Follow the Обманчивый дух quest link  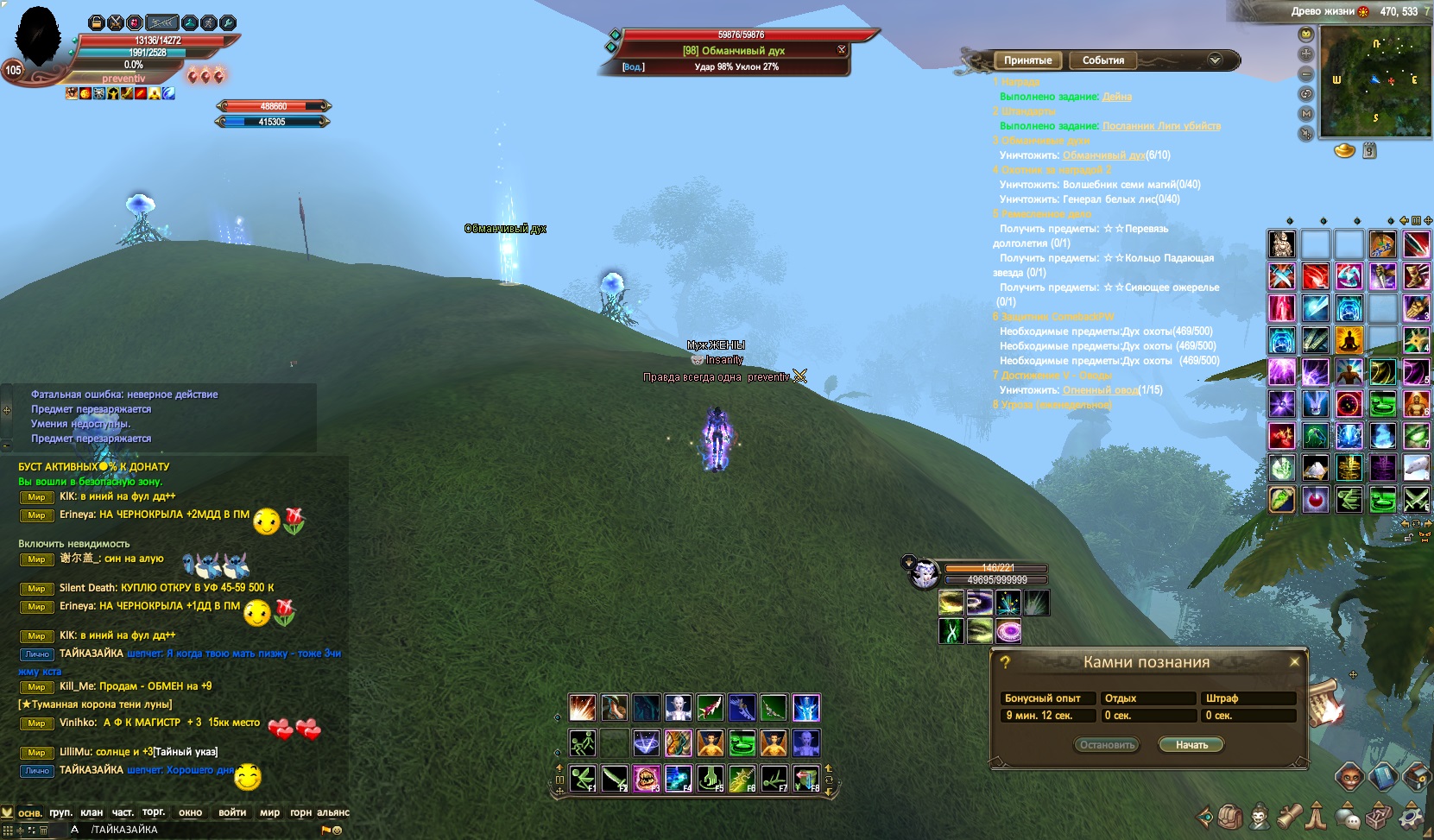1103,155
